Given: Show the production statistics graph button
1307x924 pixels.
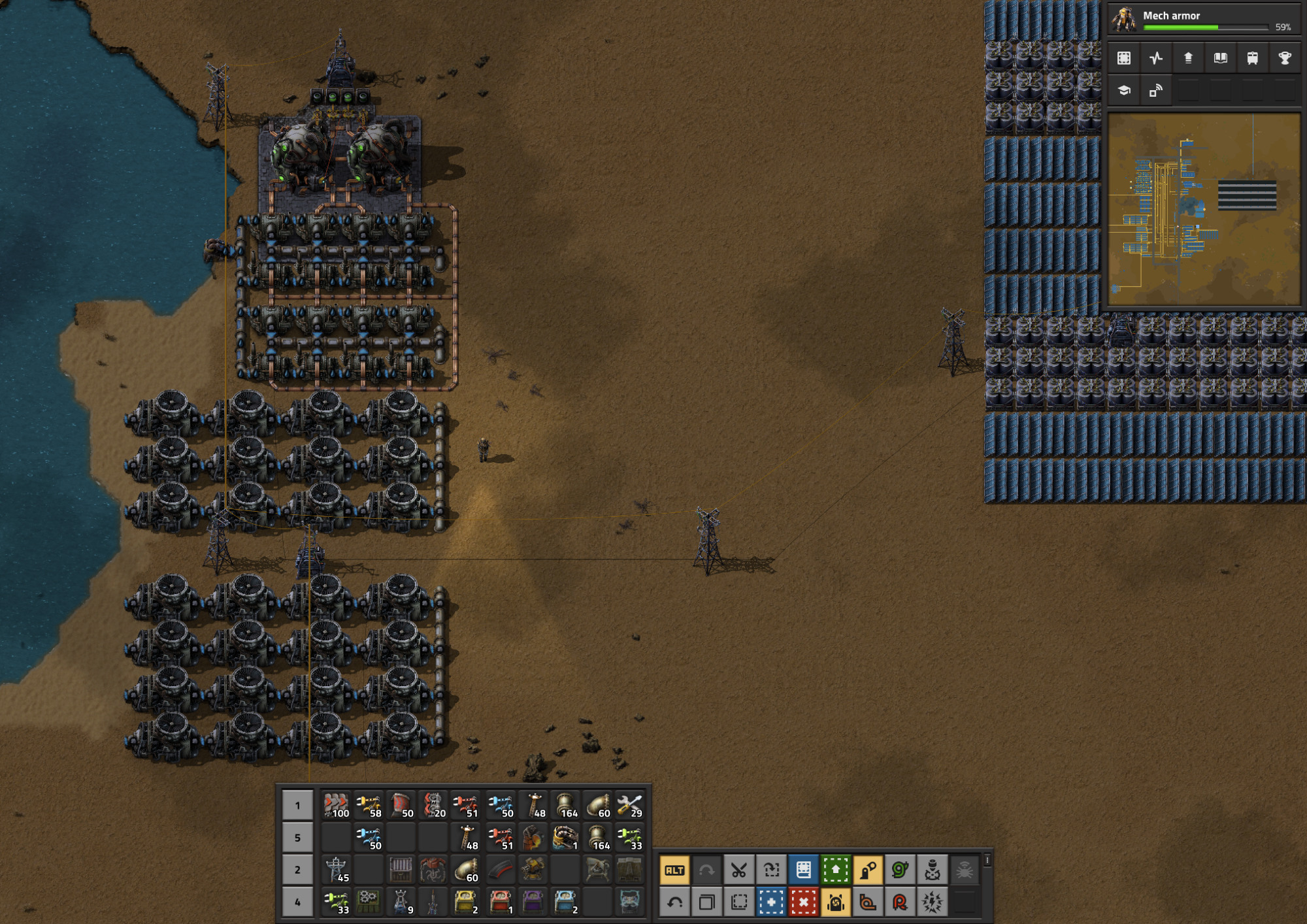Looking at the screenshot, I should click(x=1156, y=58).
